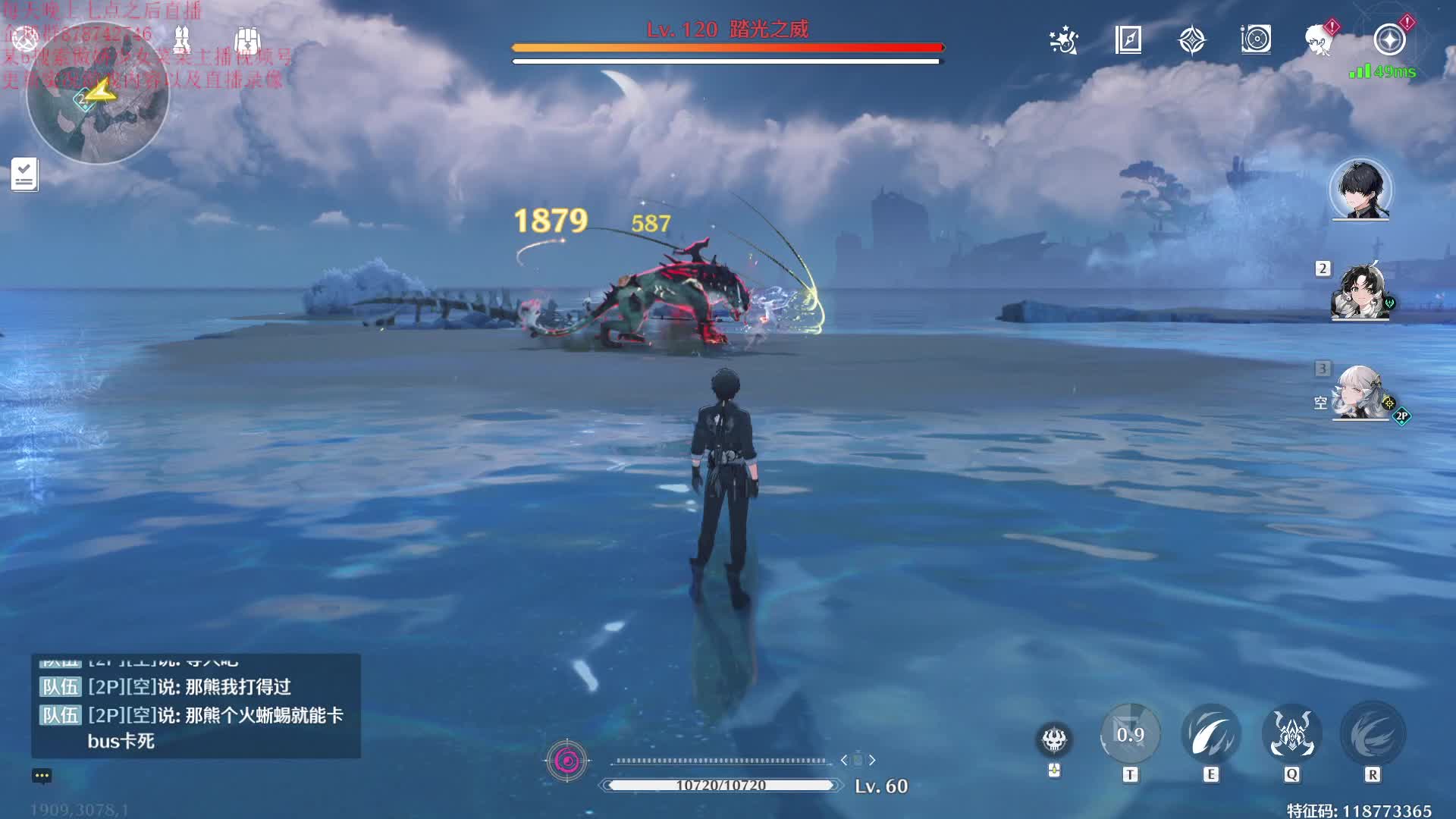Image resolution: width=1456 pixels, height=819 pixels.
Task: Open the quest checklist icon
Action: (x=24, y=174)
